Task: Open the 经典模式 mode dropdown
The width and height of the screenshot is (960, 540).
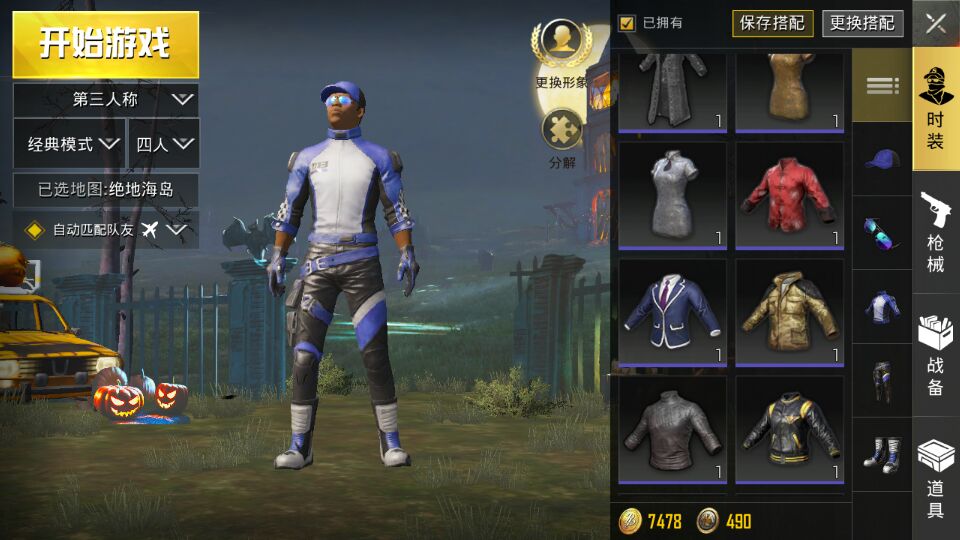Action: point(69,144)
